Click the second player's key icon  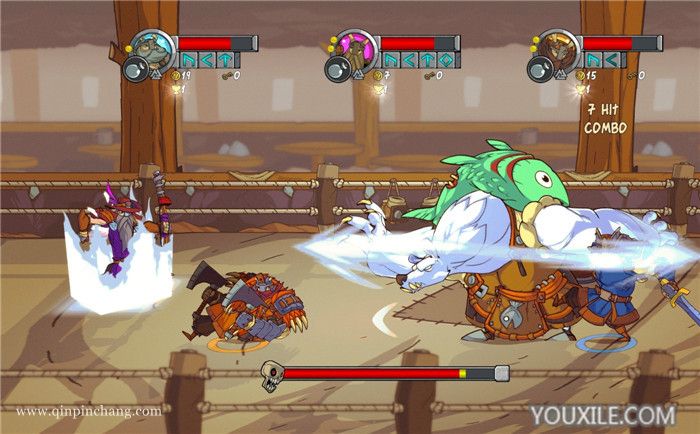pos(426,75)
